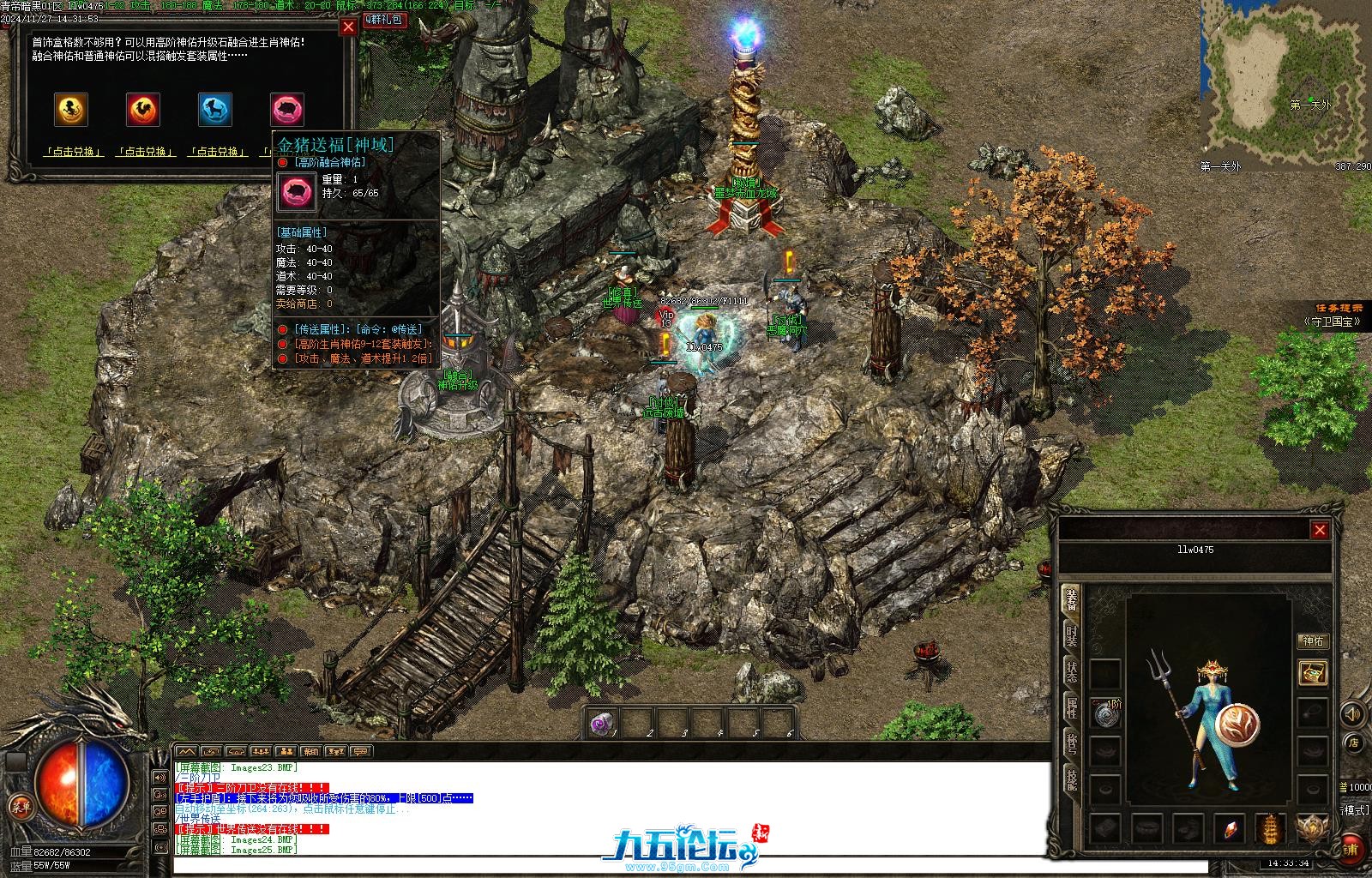This screenshot has width=1372, height=878.
Task: Click the exchange link under the monkey
Action: click(x=74, y=152)
